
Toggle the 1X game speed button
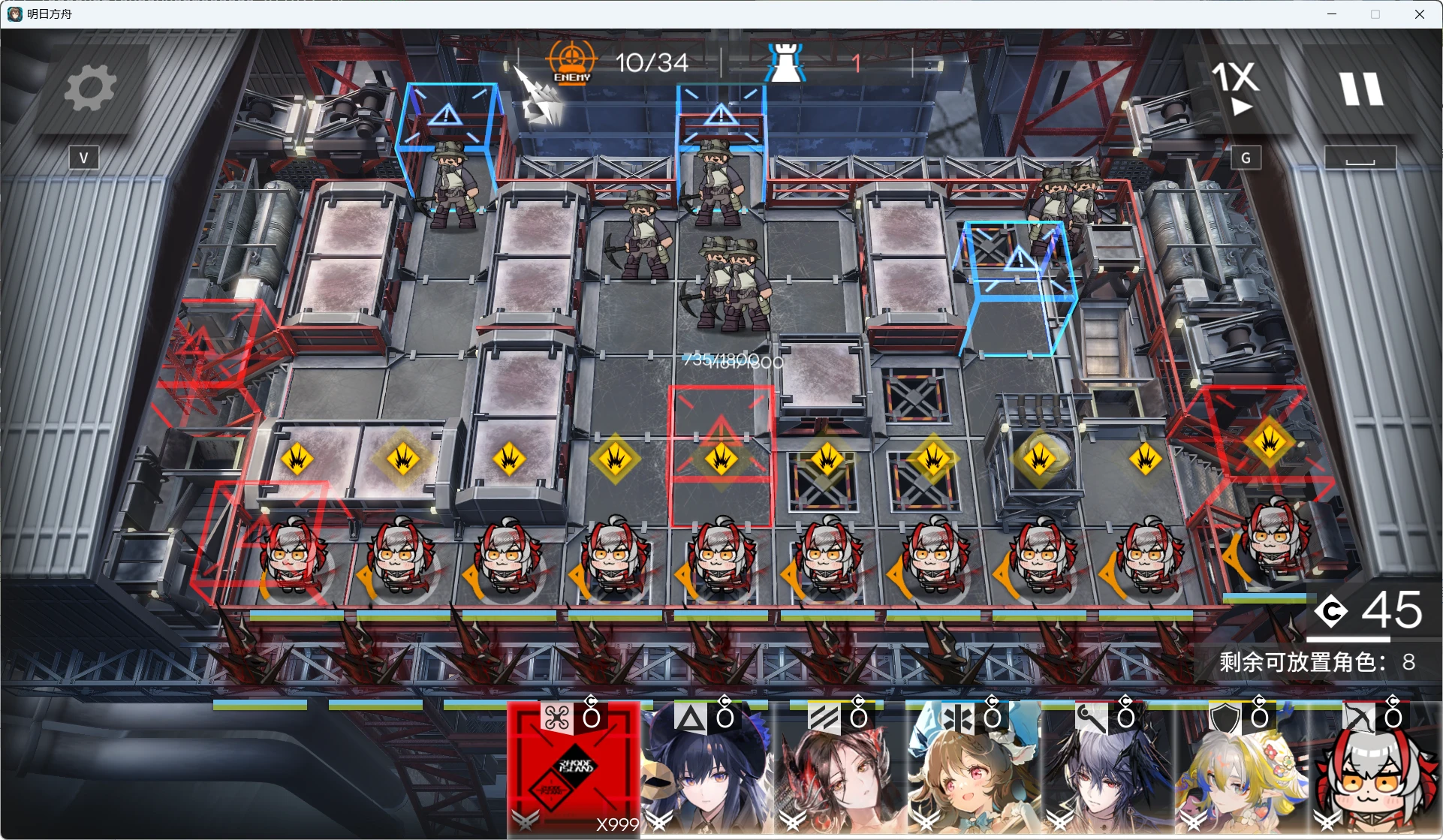[1236, 89]
